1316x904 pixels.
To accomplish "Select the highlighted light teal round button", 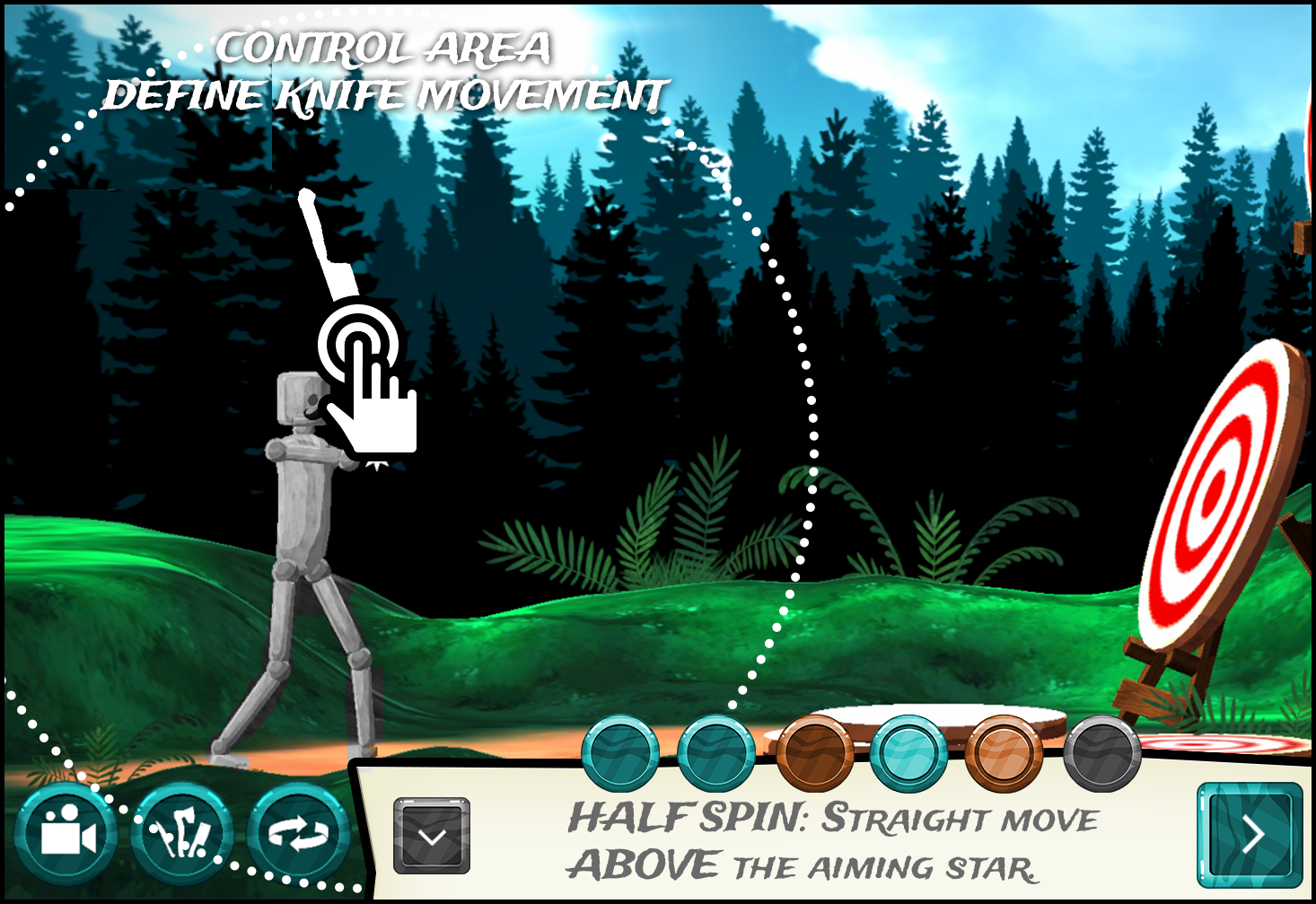I will [x=908, y=753].
